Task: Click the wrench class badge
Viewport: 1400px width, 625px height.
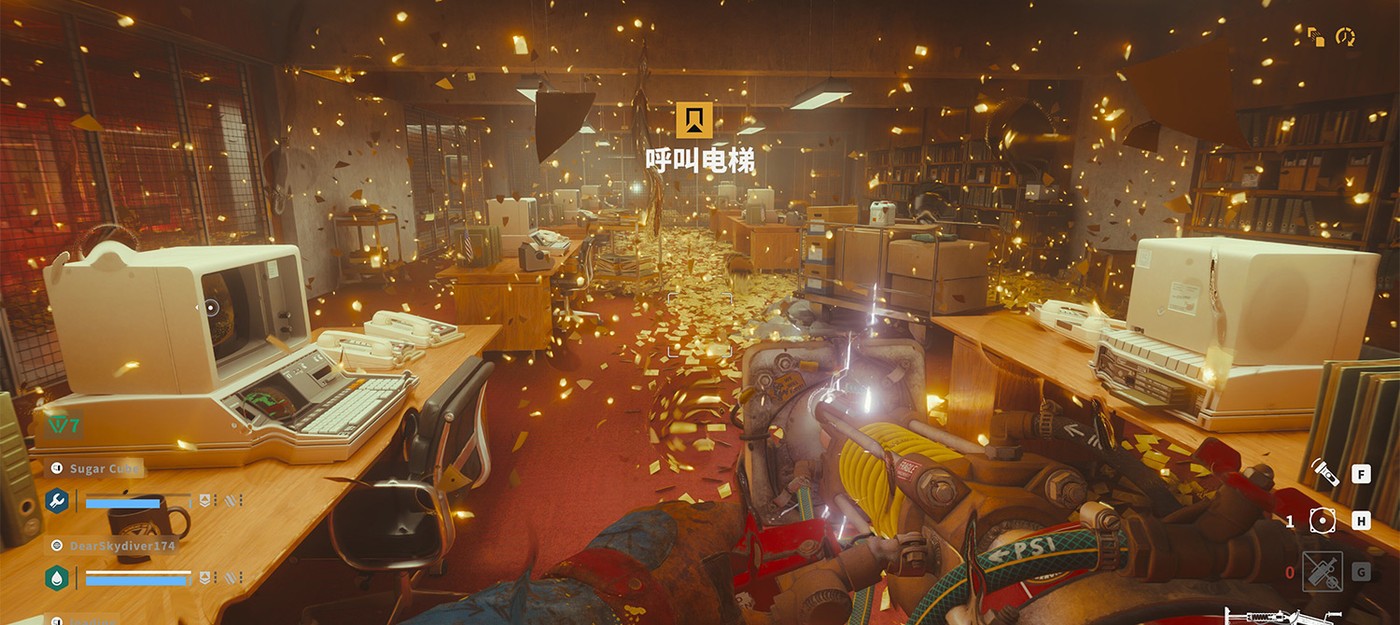Action: [57, 500]
